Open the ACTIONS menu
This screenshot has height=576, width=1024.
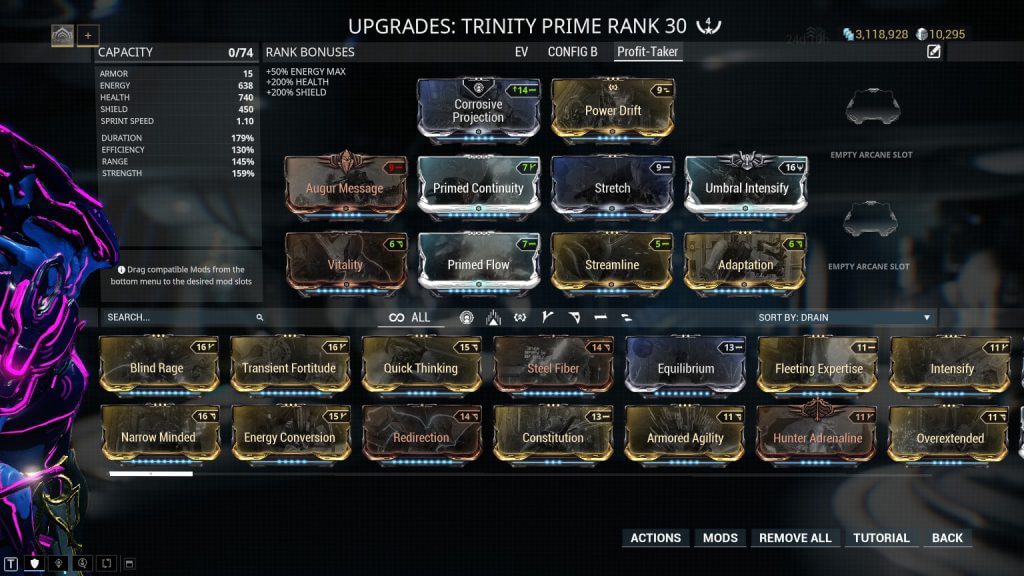[655, 538]
